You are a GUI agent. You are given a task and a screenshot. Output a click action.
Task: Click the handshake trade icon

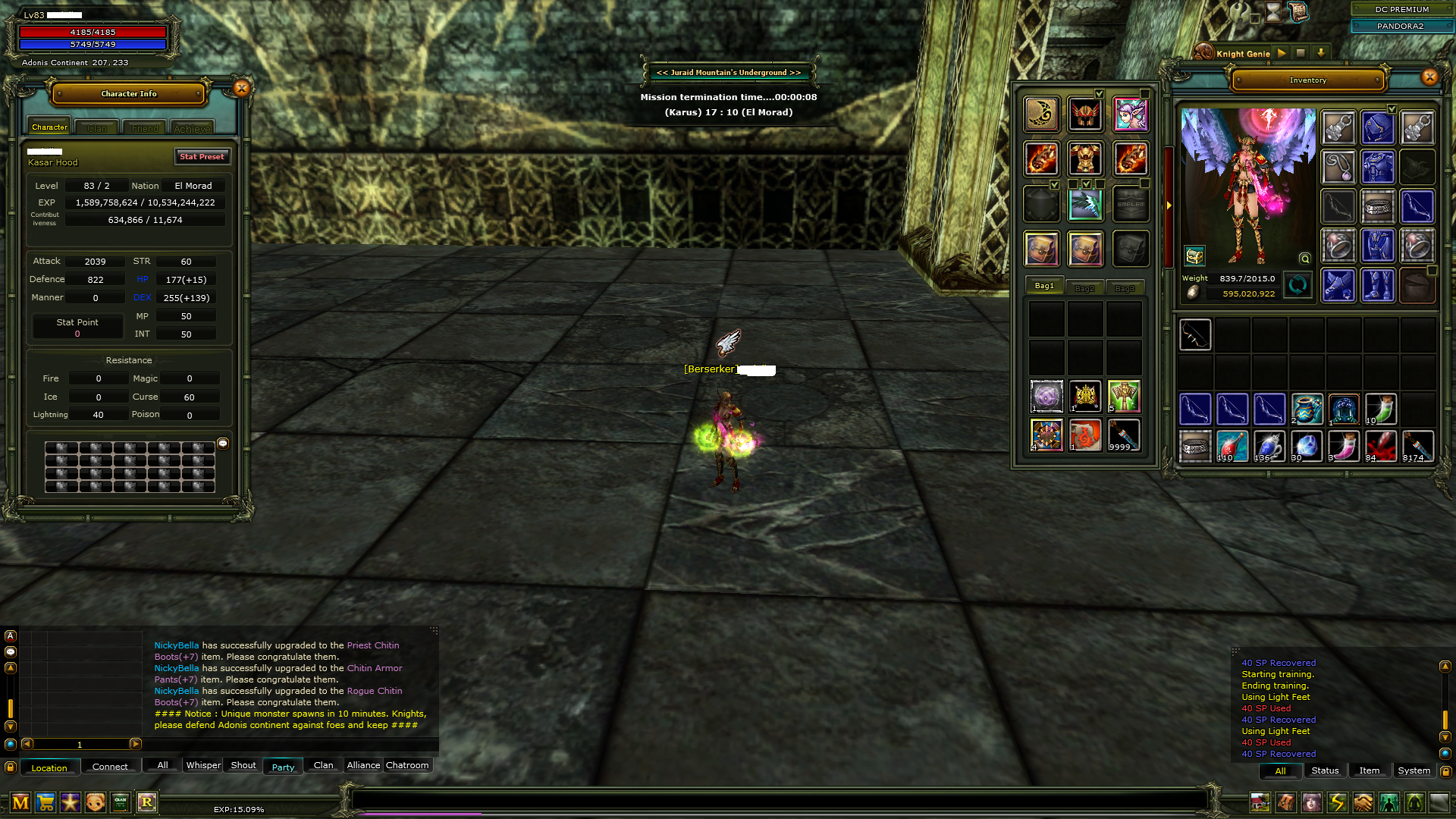click(x=1363, y=802)
